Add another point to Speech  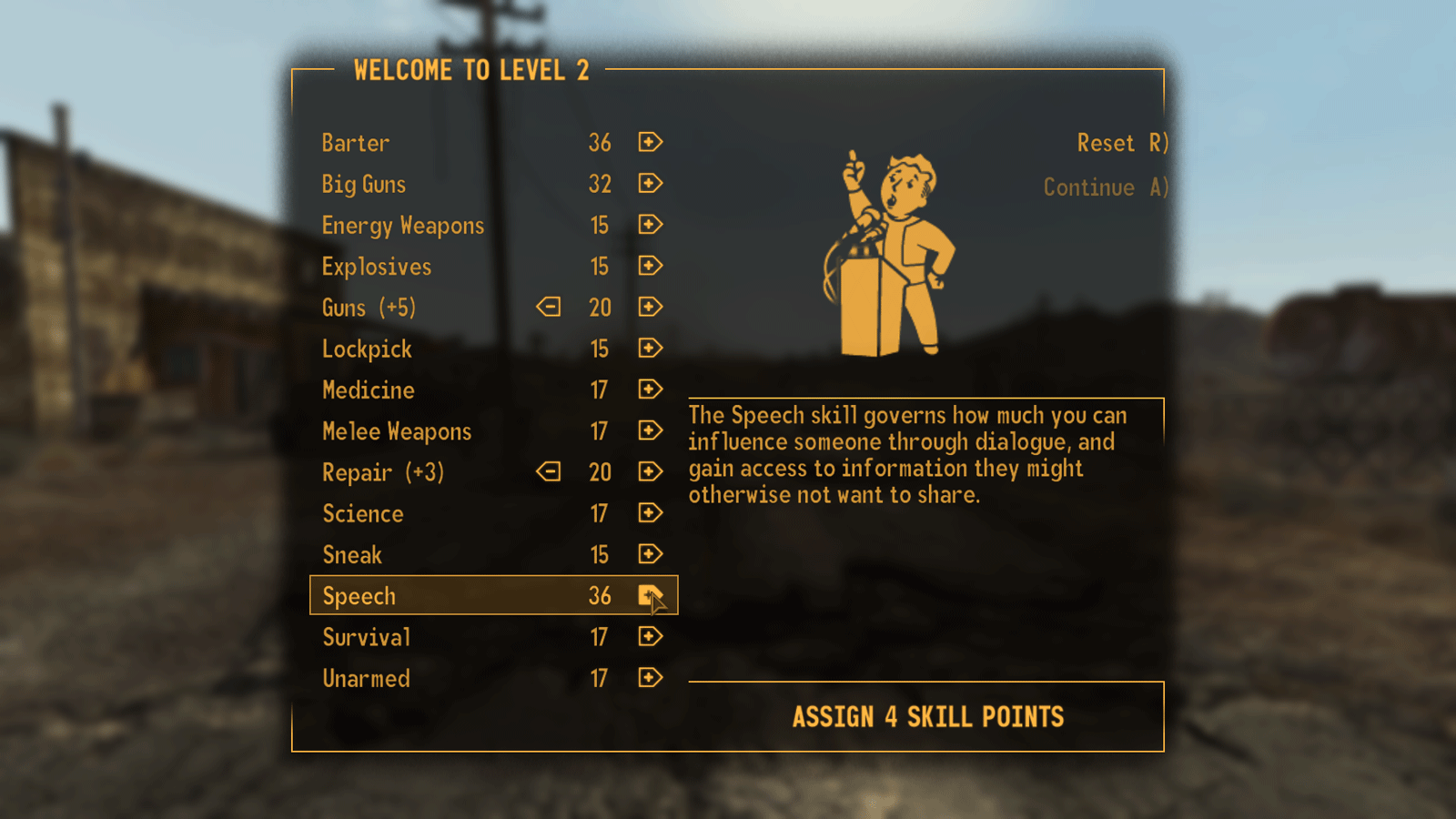649,595
